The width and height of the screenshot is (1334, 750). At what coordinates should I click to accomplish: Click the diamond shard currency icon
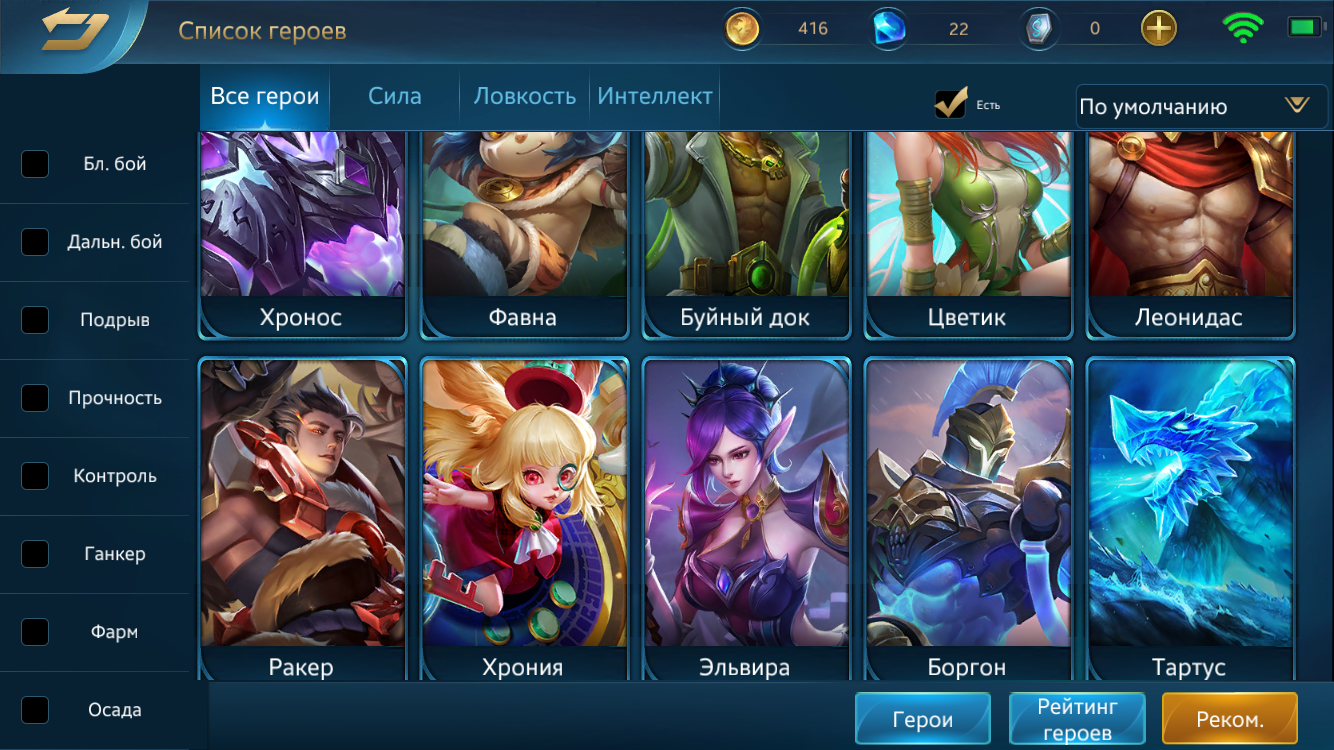(1038, 28)
